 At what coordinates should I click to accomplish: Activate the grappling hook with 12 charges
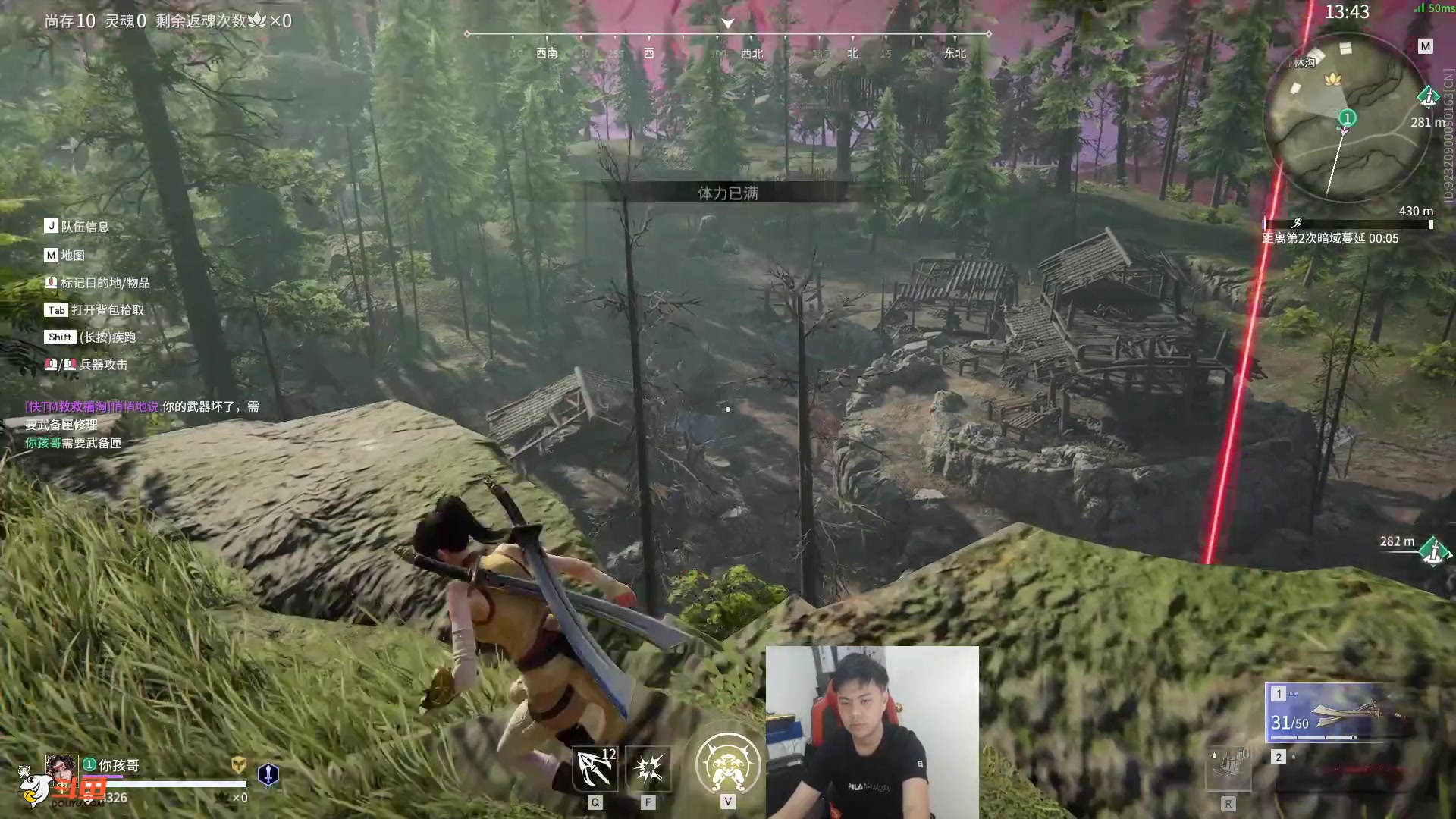pos(595,769)
